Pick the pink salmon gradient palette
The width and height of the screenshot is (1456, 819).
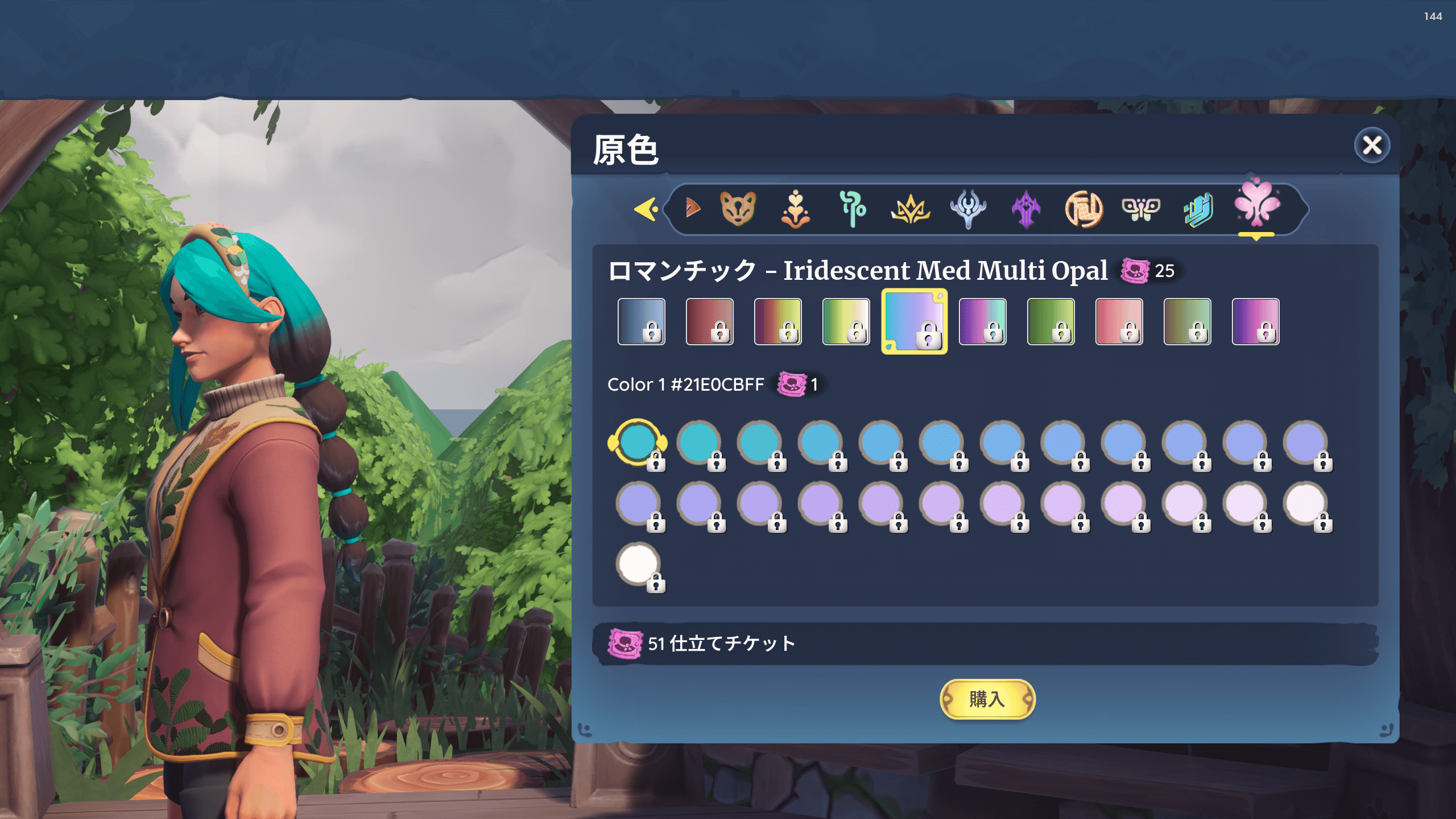[x=1119, y=321]
